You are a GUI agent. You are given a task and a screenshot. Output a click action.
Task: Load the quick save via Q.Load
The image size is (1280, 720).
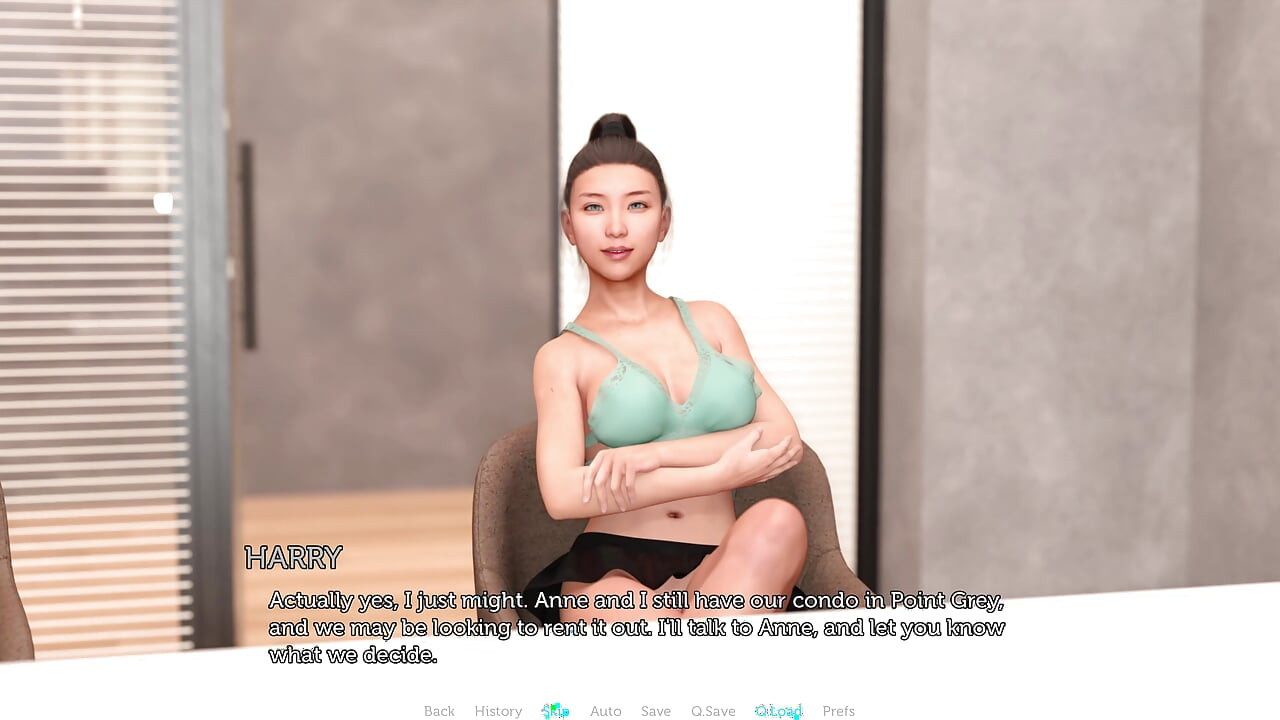pos(779,711)
